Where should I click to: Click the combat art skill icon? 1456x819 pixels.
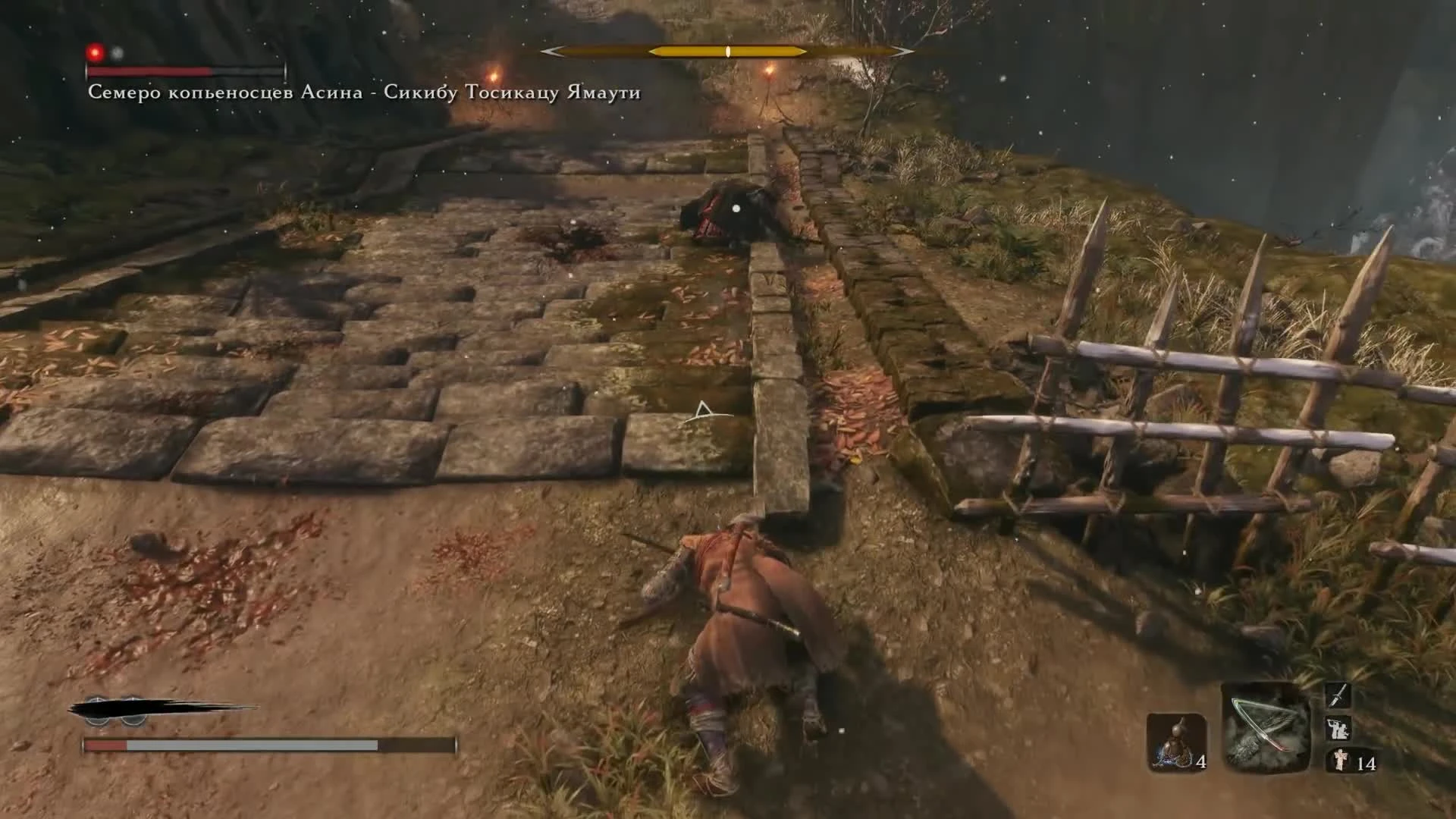point(1338,730)
